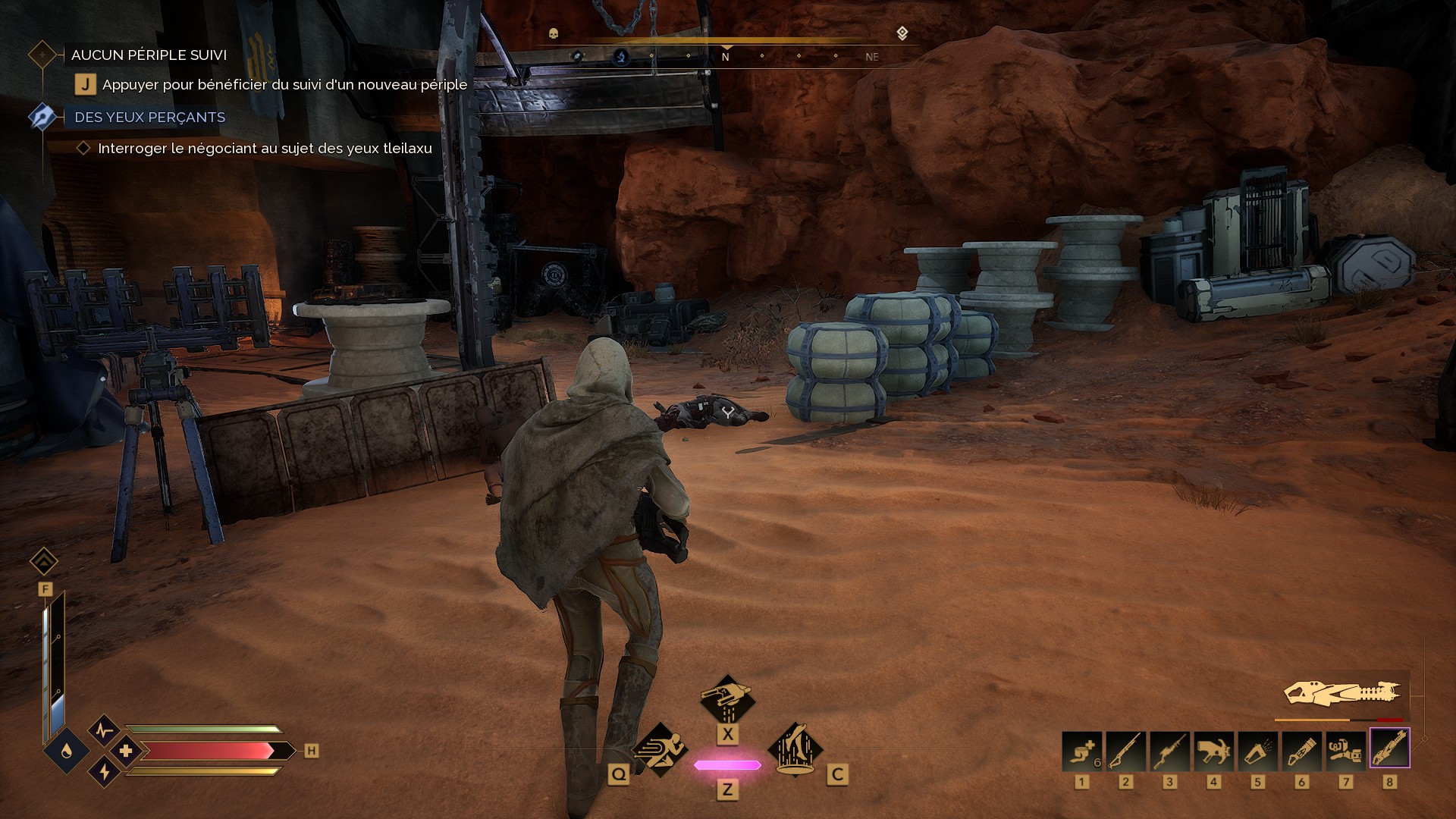1456x819 pixels.
Task: Select the pistol-shaped tool in slot four
Action: tap(1213, 749)
